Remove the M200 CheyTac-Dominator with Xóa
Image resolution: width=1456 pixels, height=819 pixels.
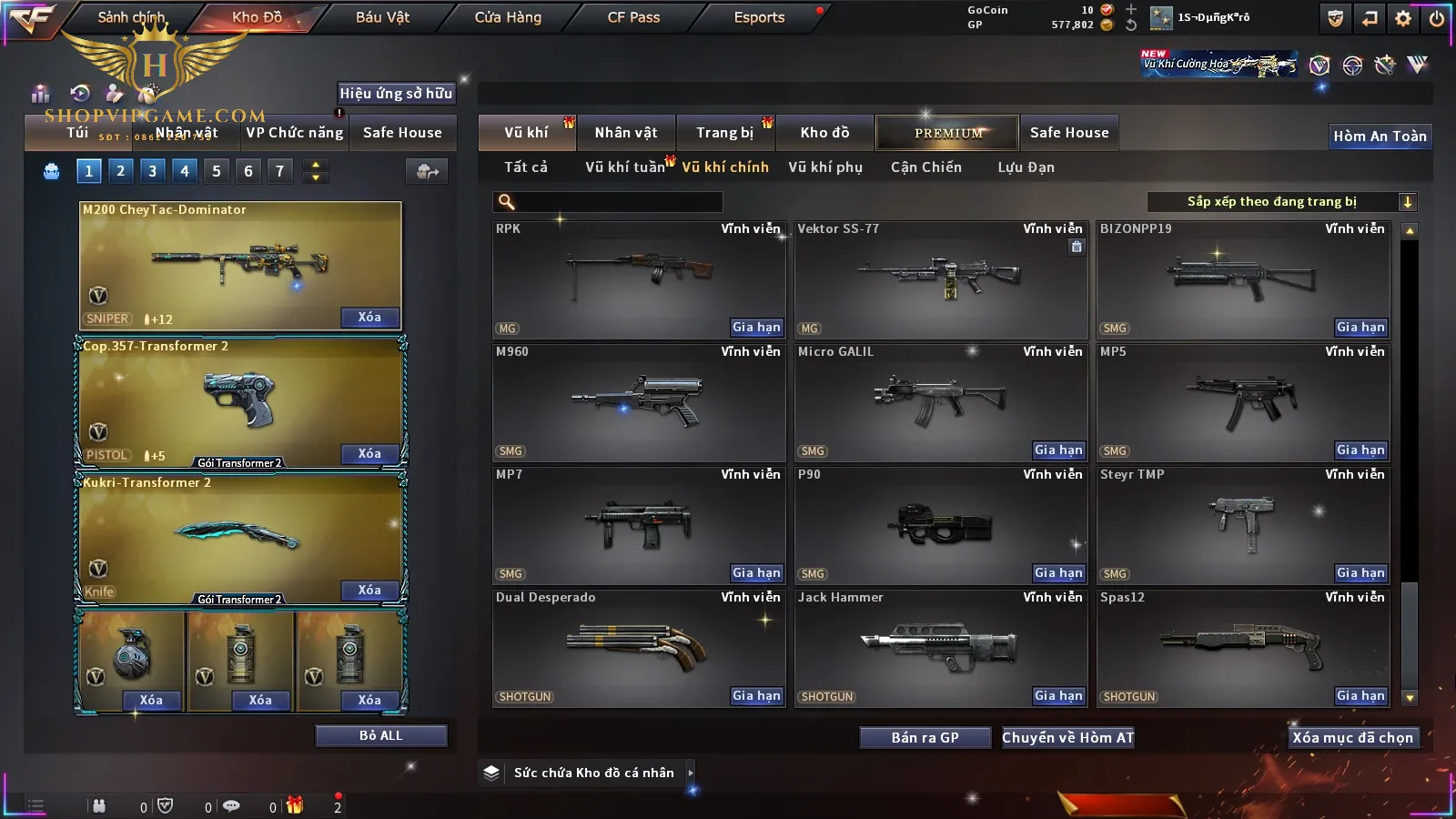point(369,318)
